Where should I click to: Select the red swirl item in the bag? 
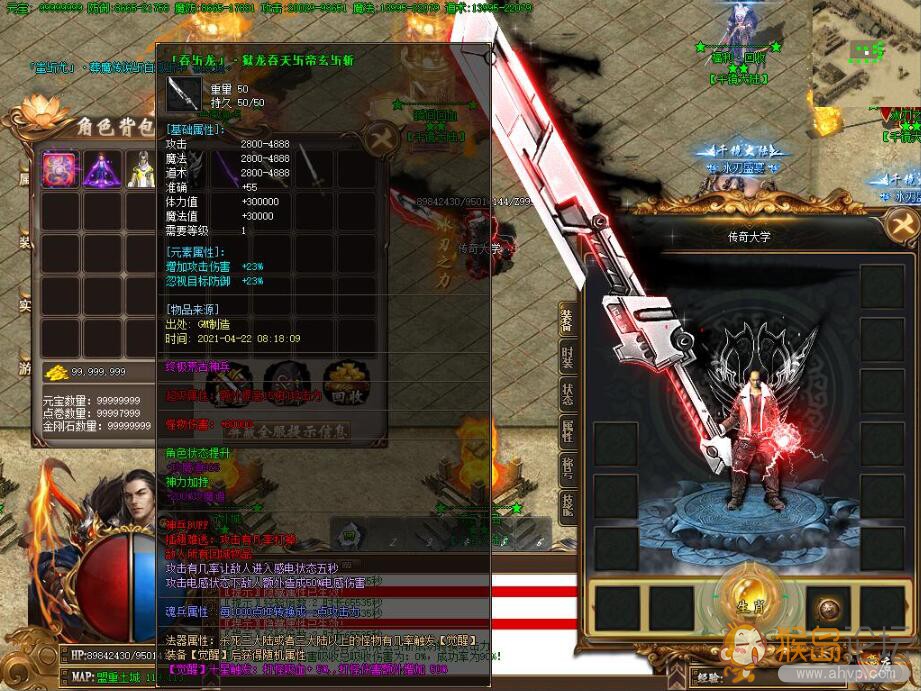(x=60, y=169)
